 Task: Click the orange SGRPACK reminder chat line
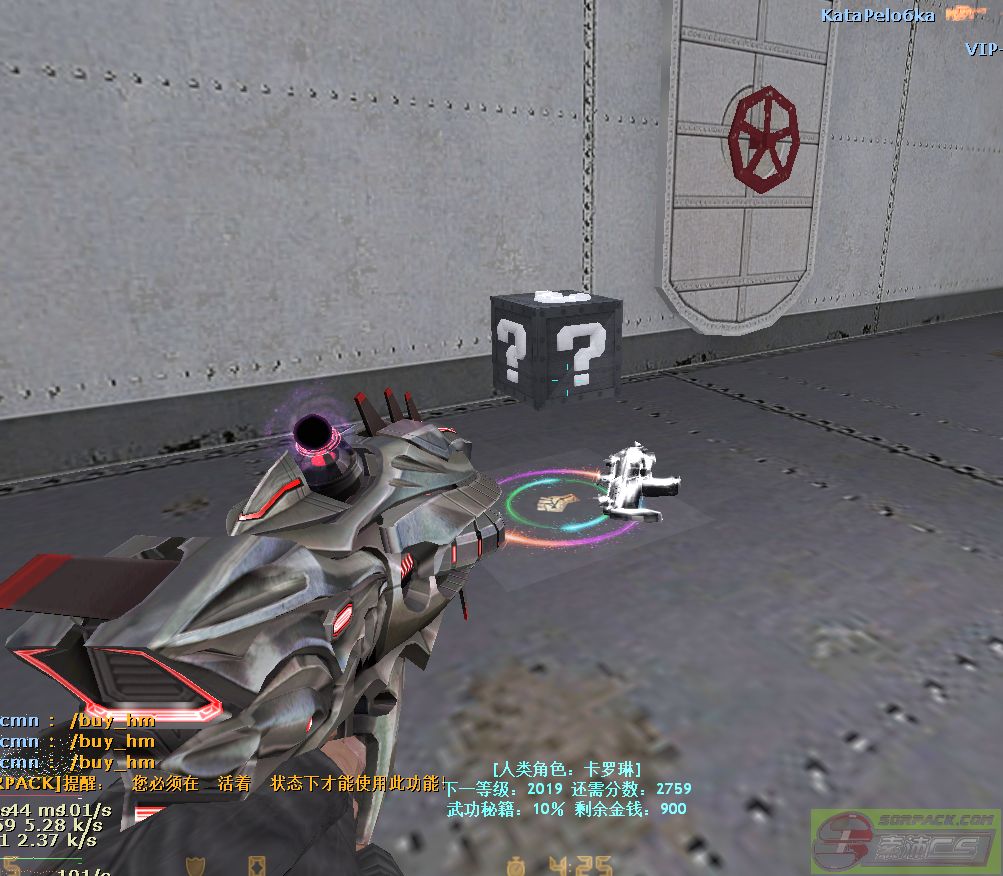click(x=222, y=784)
